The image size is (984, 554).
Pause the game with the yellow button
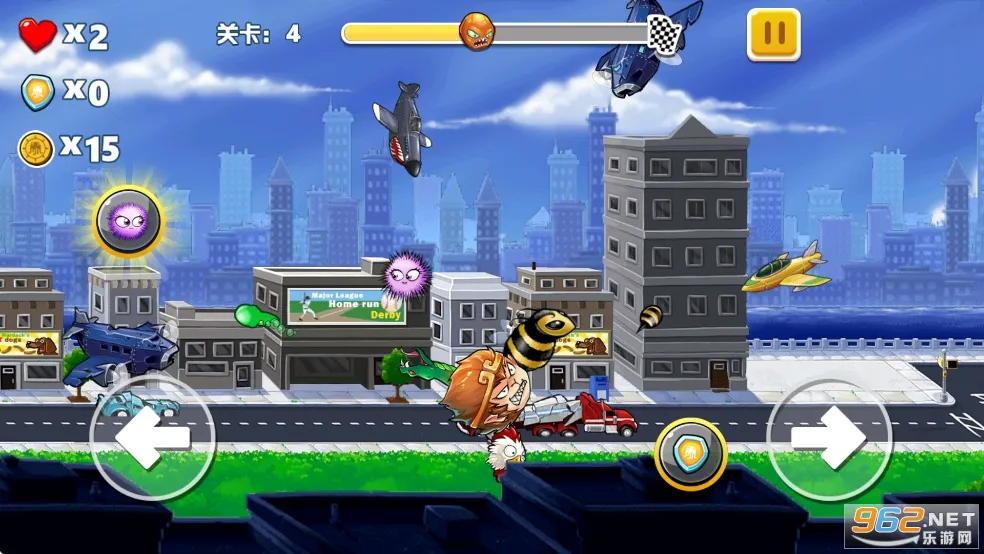tap(773, 35)
